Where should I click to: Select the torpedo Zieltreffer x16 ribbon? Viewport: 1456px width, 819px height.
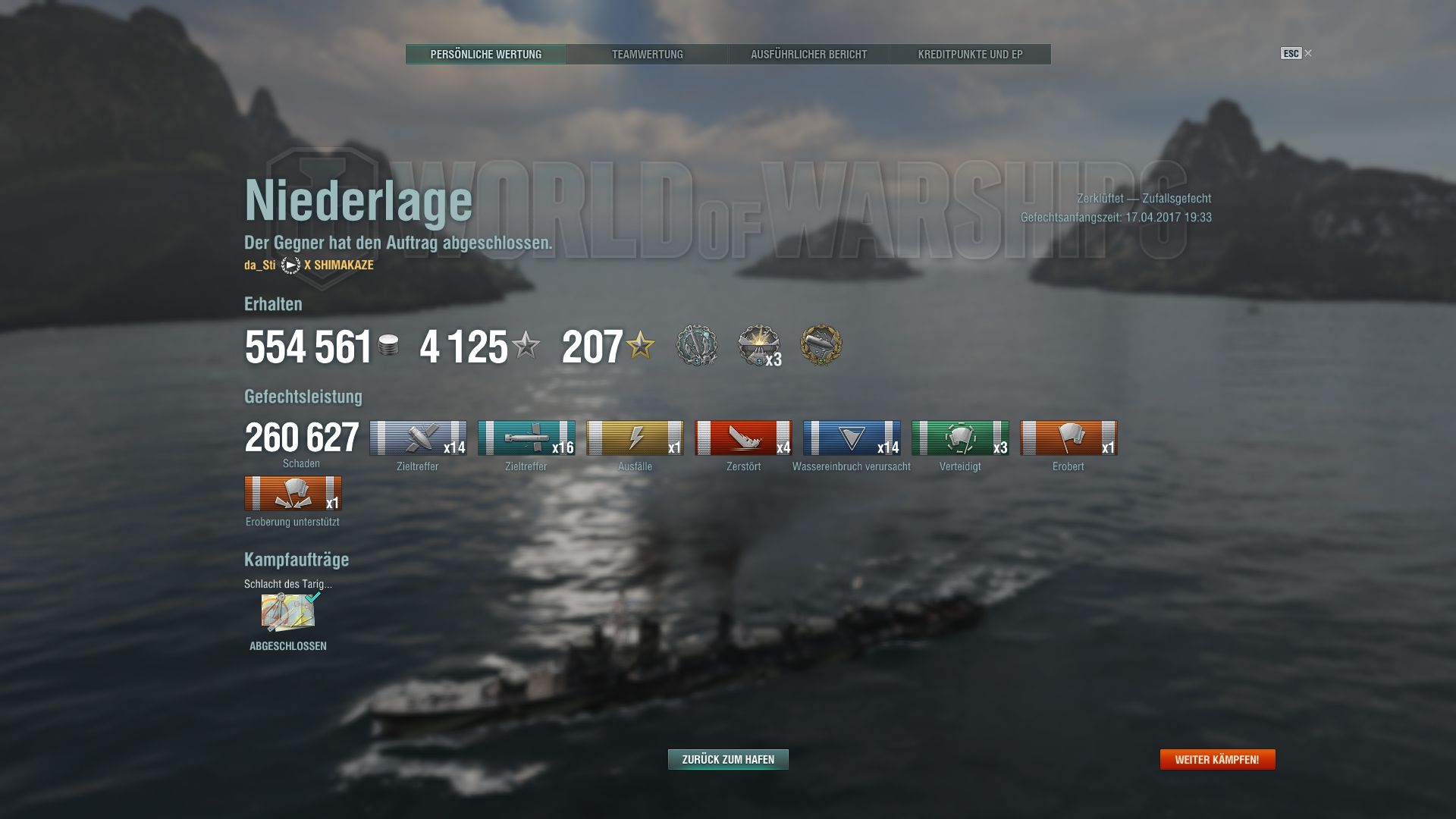(526, 438)
